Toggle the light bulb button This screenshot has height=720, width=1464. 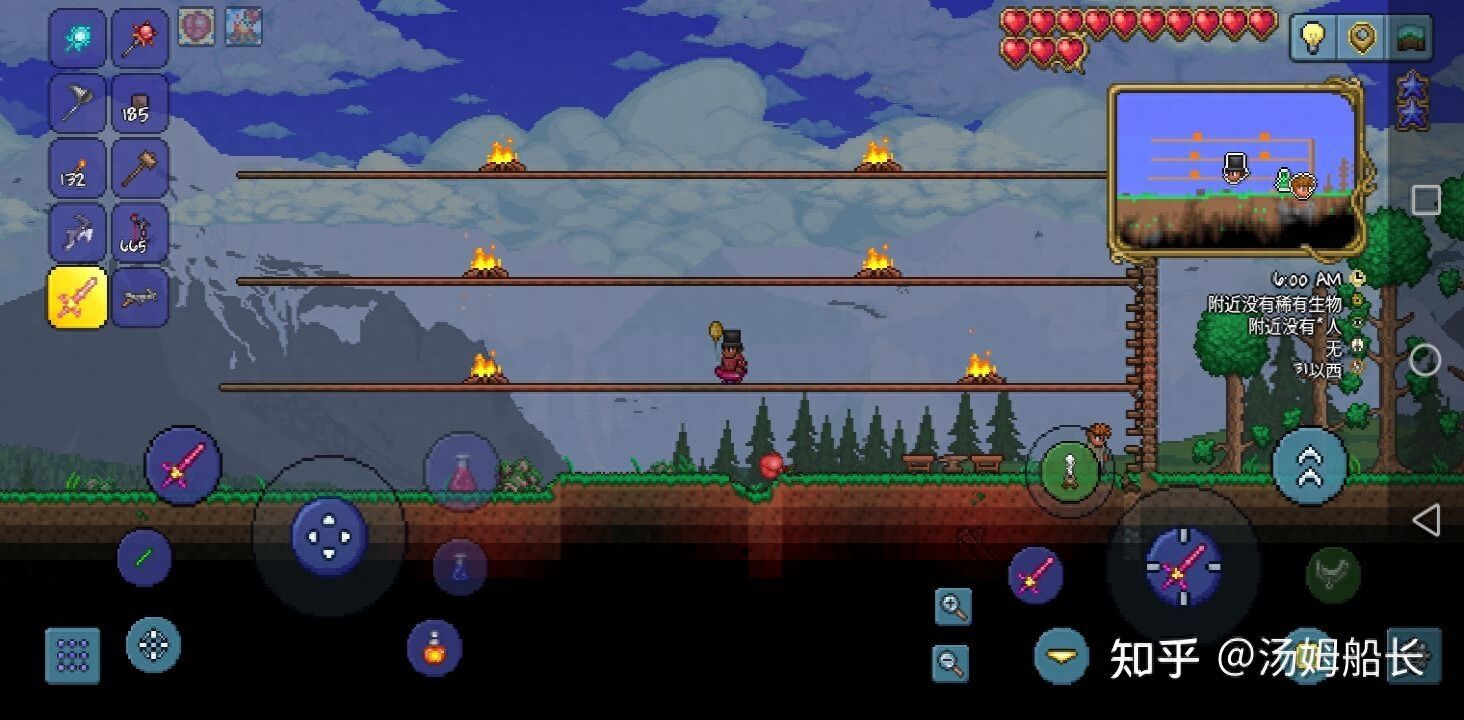click(1312, 38)
